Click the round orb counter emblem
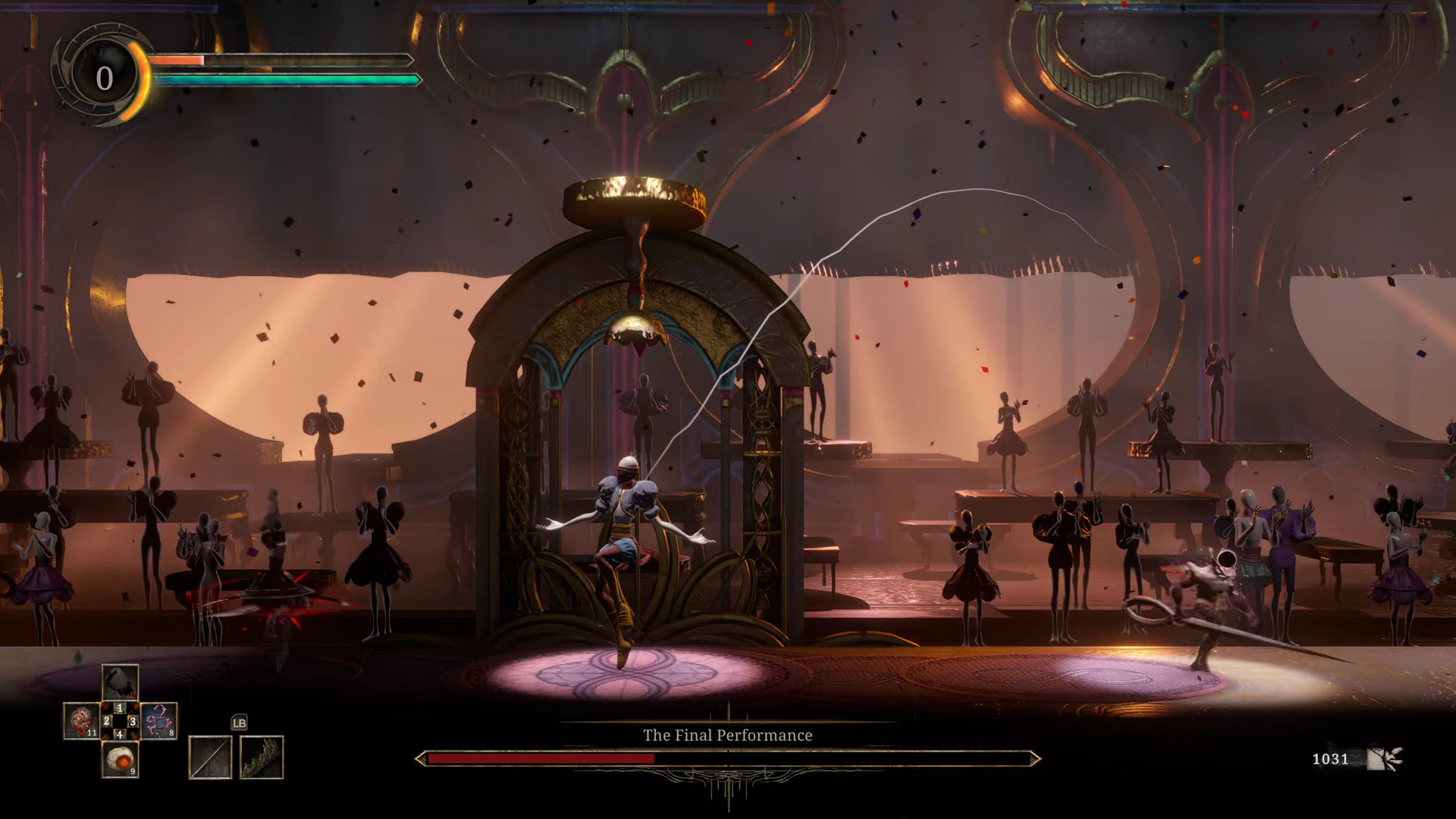 104,77
